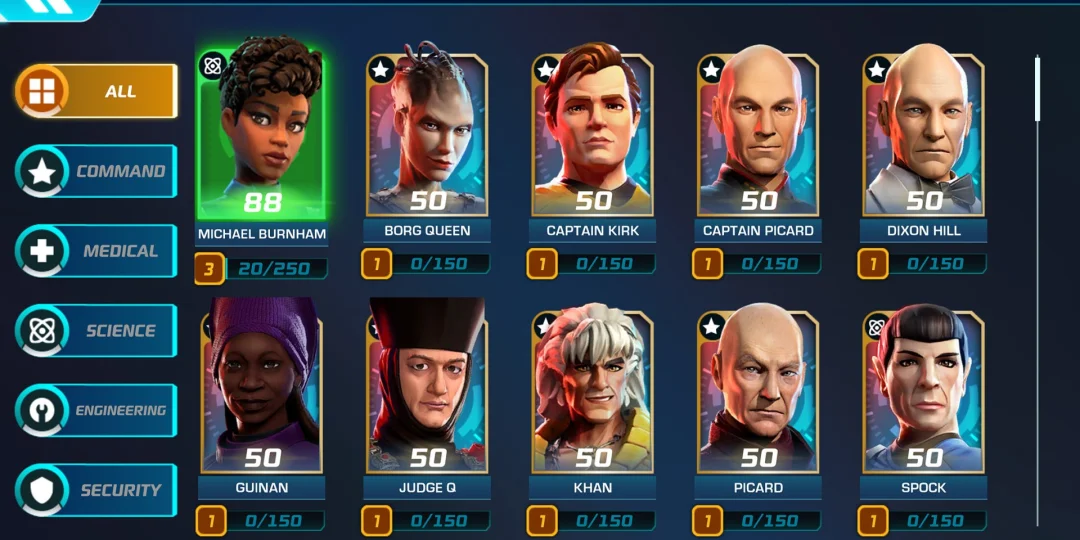Choose the Security class filter
Screen dimensions: 1080x540
96,490
